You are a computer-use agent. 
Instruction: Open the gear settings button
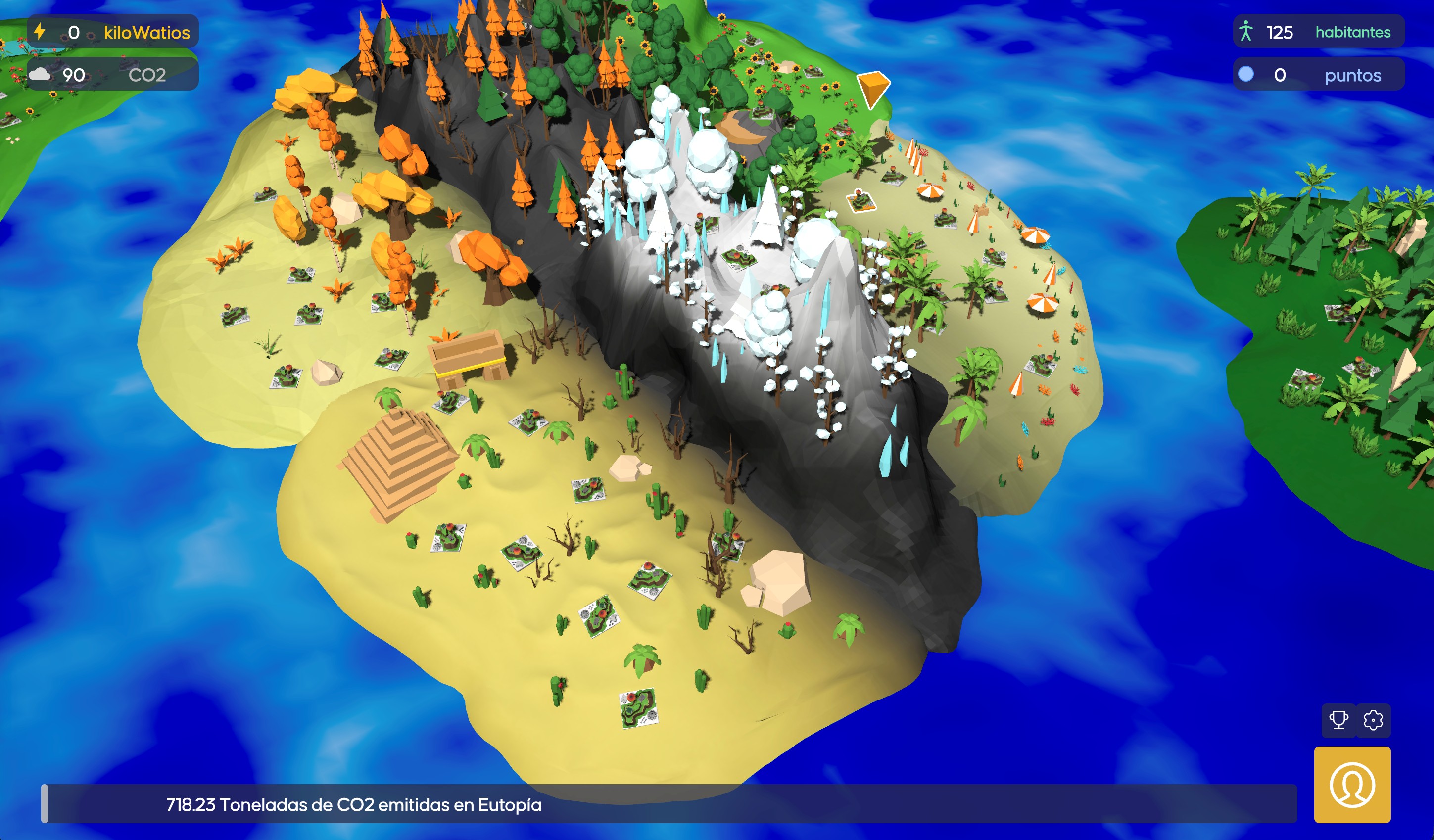pyautogui.click(x=1373, y=720)
